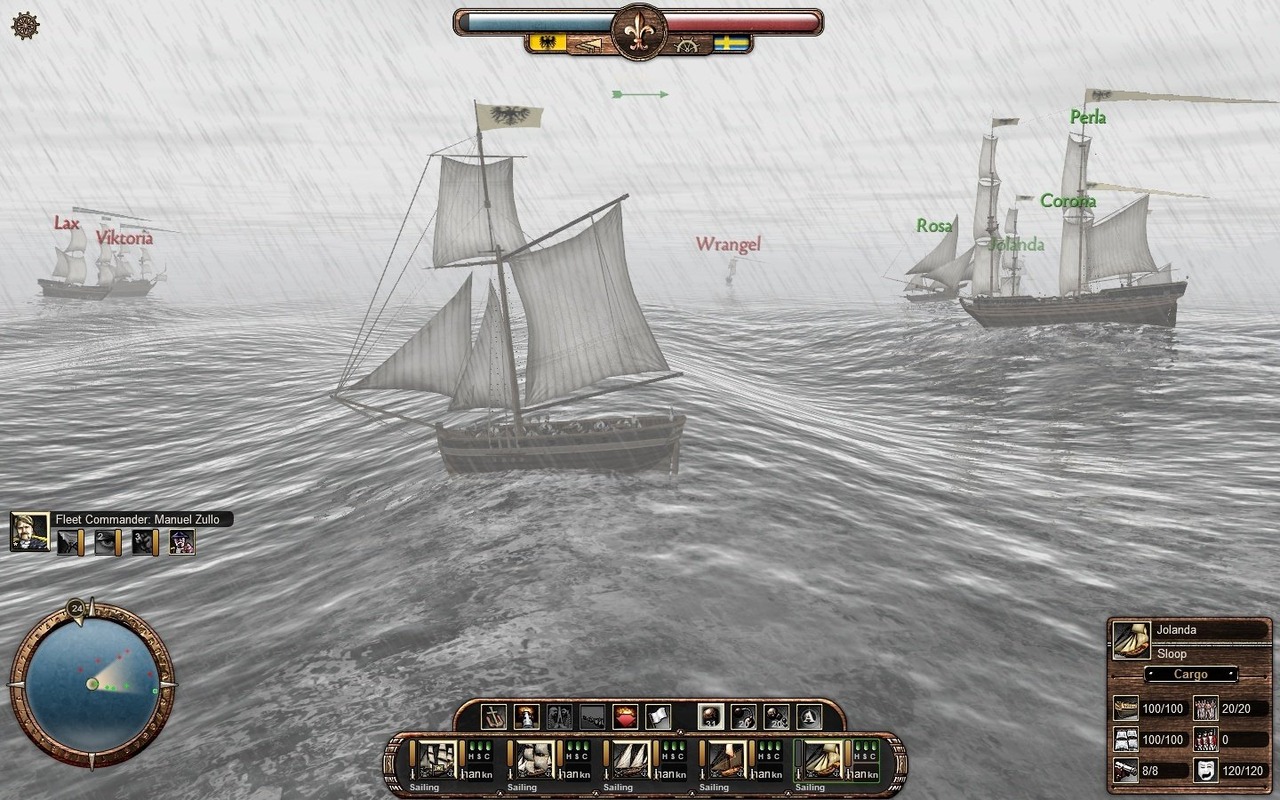Activate the fist ability marked with number 3
The height and width of the screenshot is (800, 1280).
click(144, 542)
